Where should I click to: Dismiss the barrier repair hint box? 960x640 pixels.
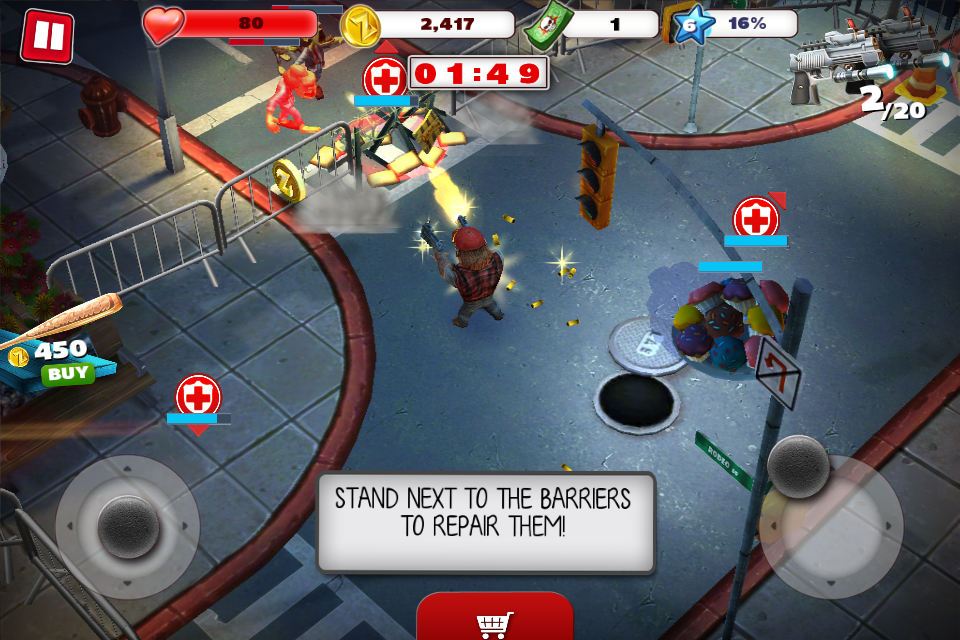point(486,523)
